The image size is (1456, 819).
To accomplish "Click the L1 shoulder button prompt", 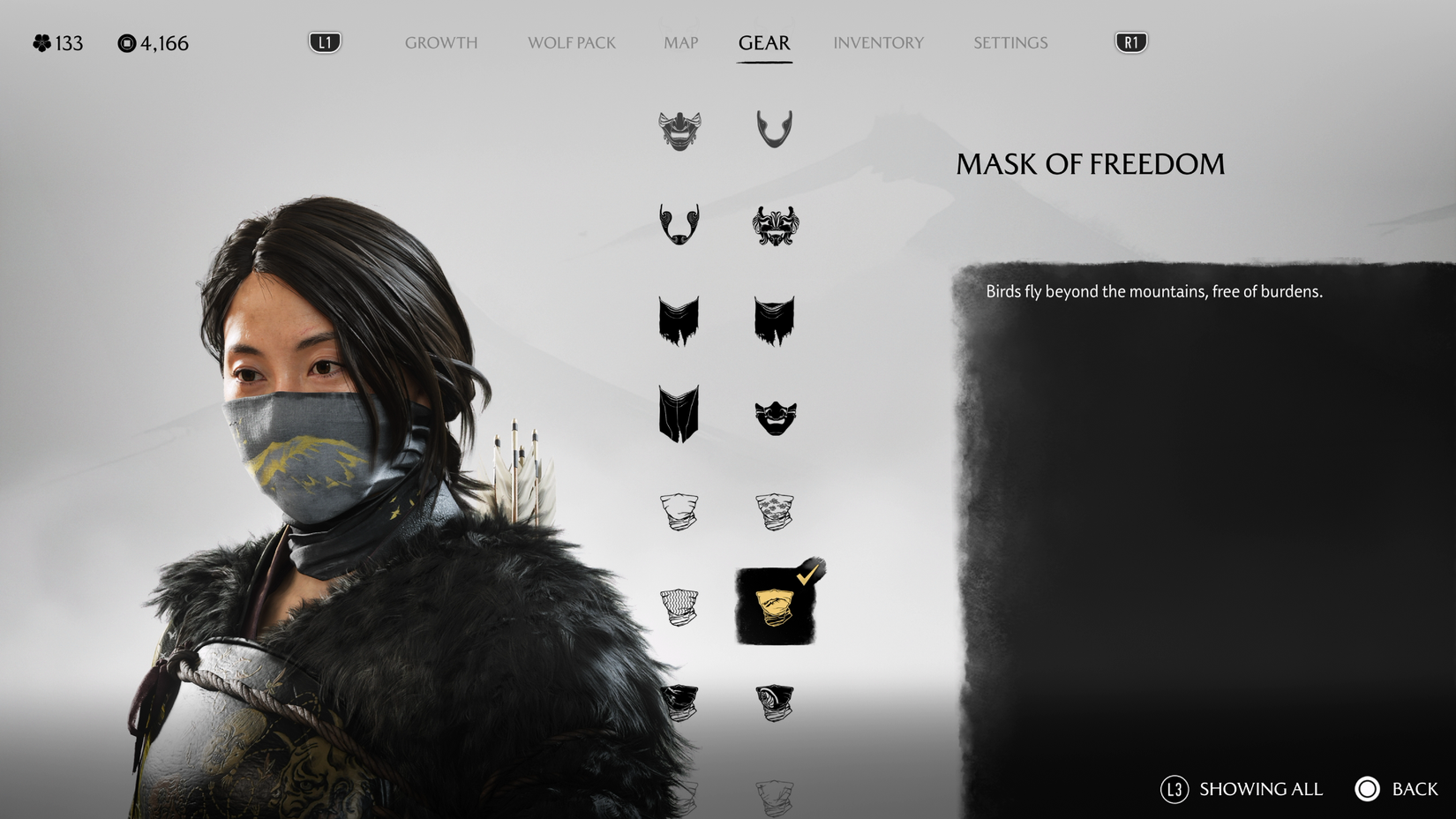I will pyautogui.click(x=324, y=41).
